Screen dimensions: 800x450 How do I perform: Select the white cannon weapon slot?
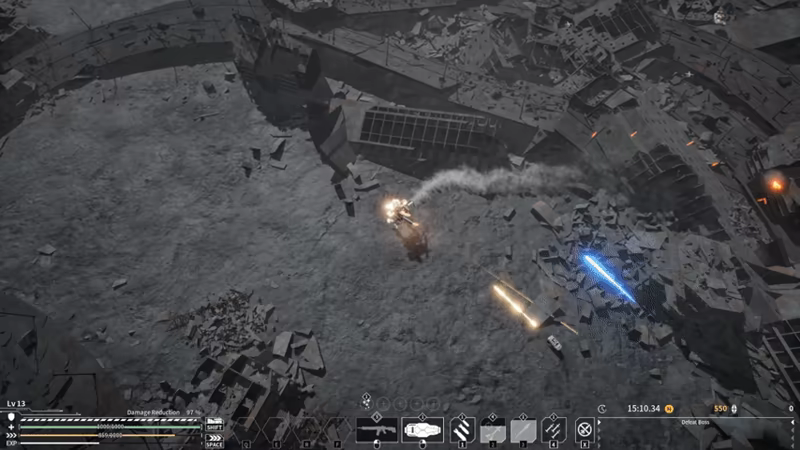point(422,430)
